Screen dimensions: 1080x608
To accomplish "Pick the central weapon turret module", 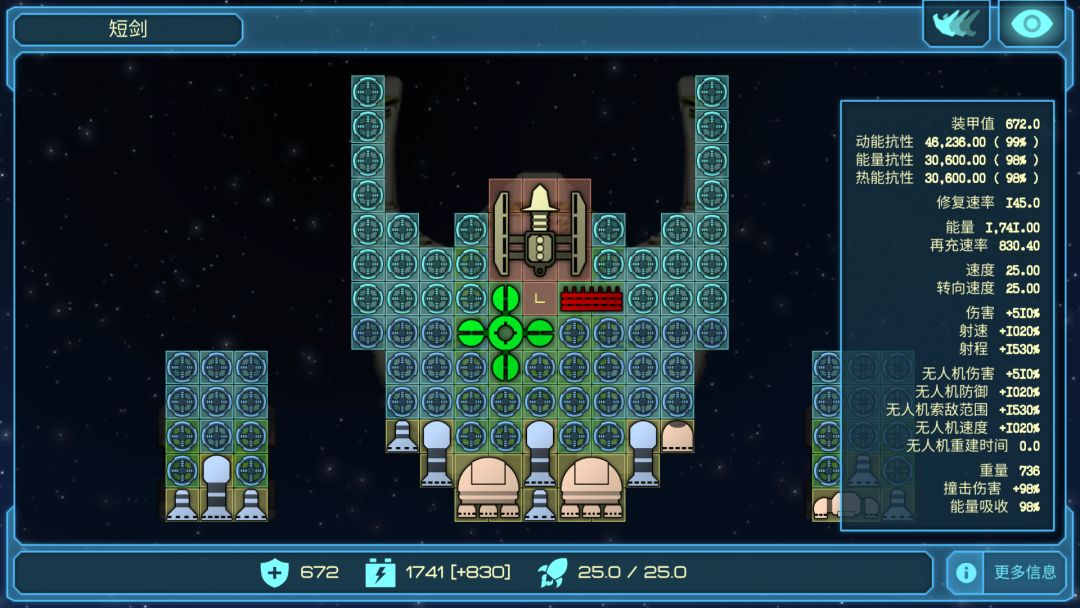I will click(539, 230).
